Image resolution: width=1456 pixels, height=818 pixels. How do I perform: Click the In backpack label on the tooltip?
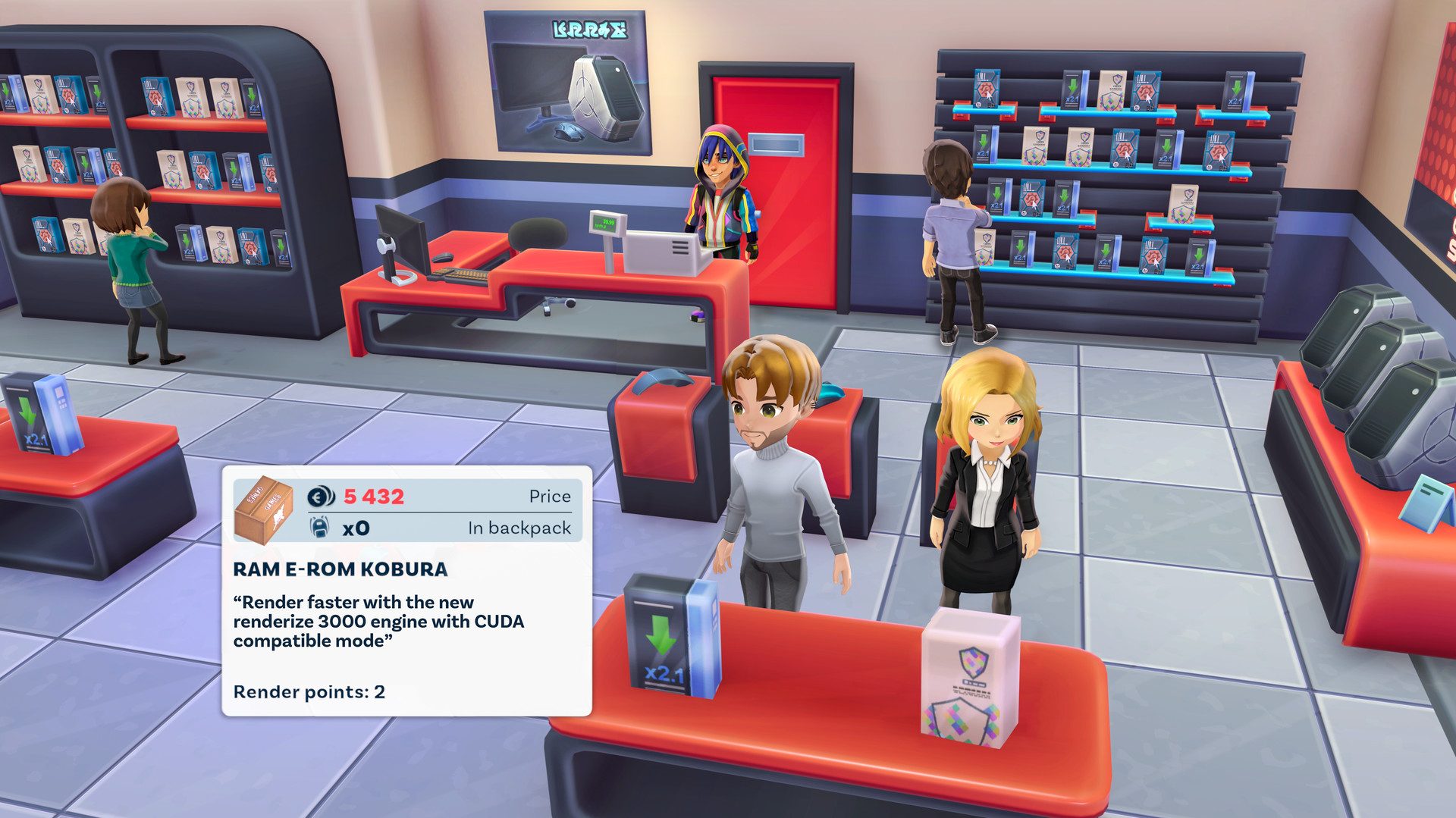[521, 528]
